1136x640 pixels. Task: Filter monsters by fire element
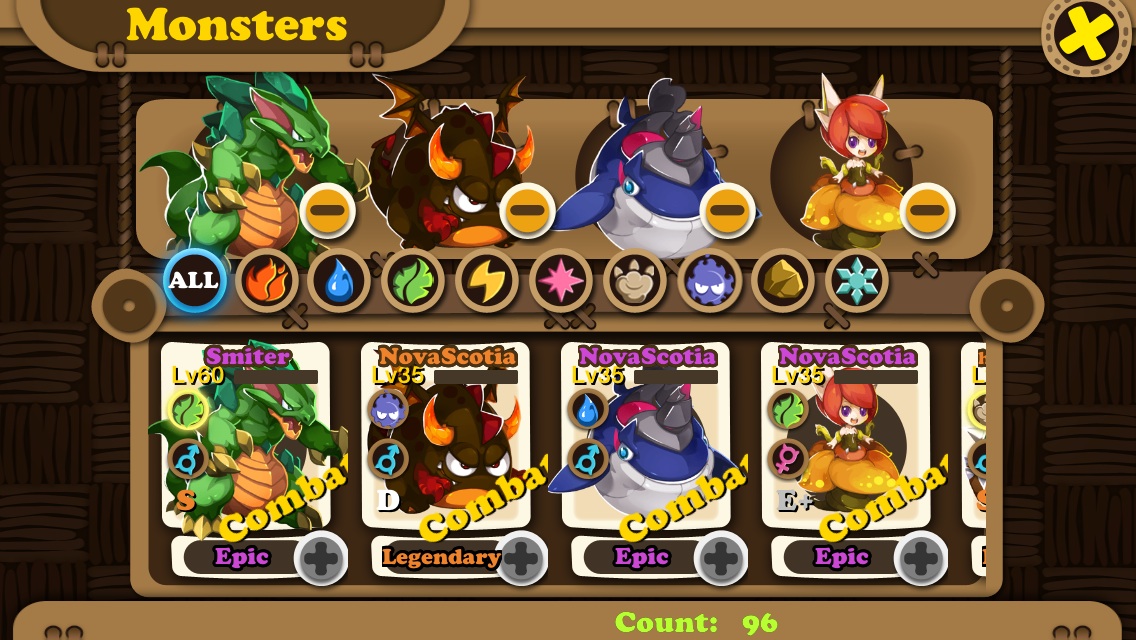(x=267, y=281)
